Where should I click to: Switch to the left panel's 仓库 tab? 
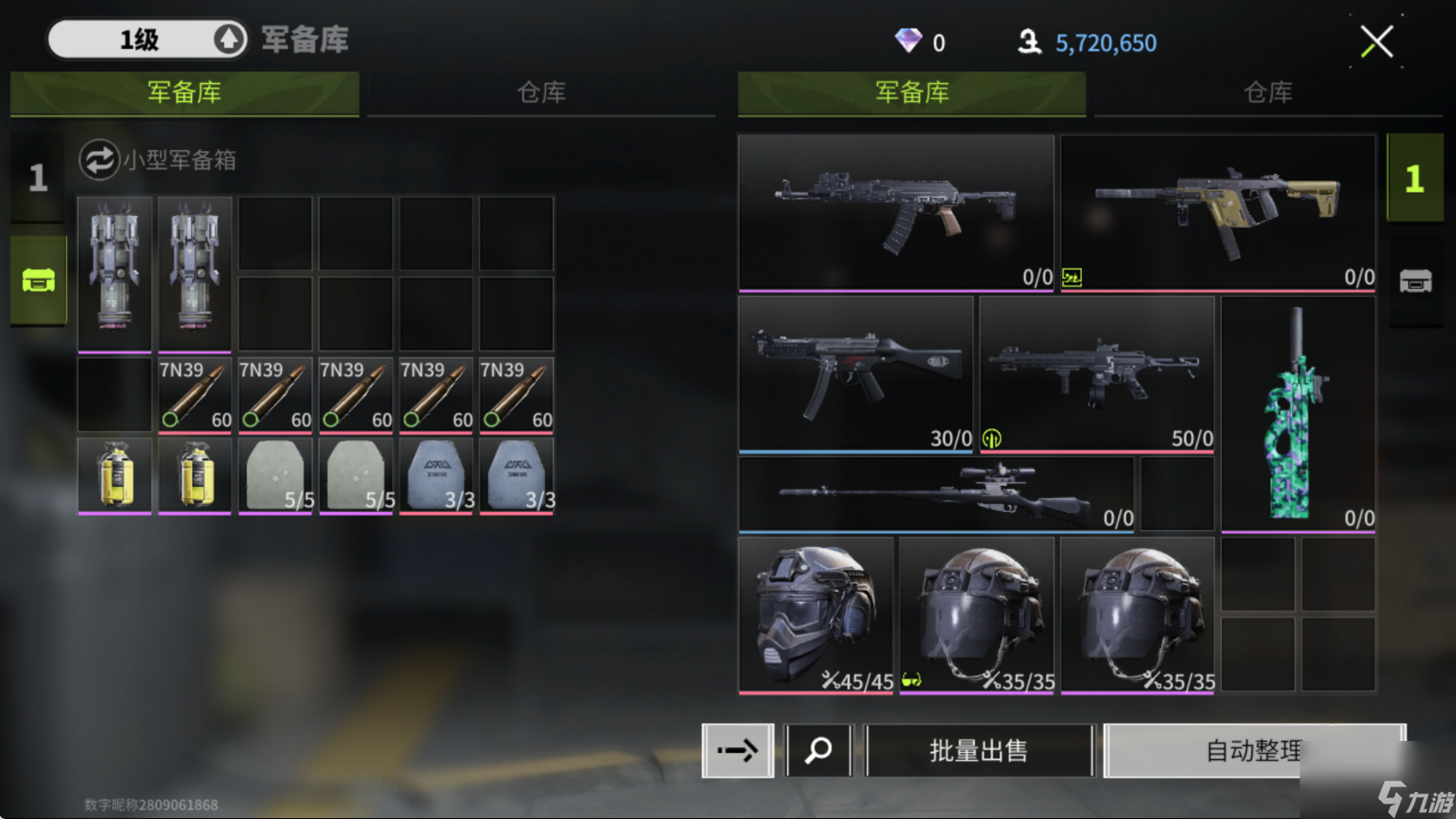click(541, 92)
